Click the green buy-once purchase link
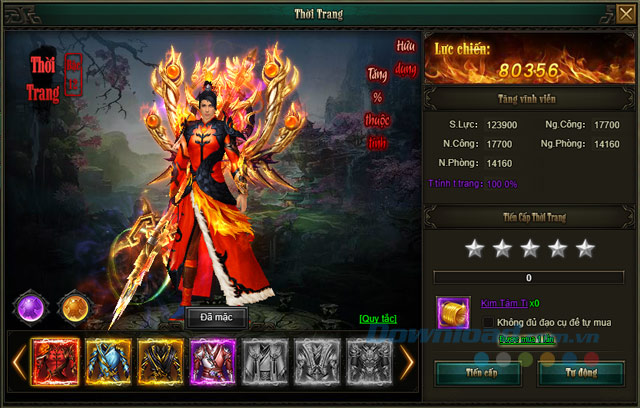This screenshot has height=408, width=640. coord(527,340)
